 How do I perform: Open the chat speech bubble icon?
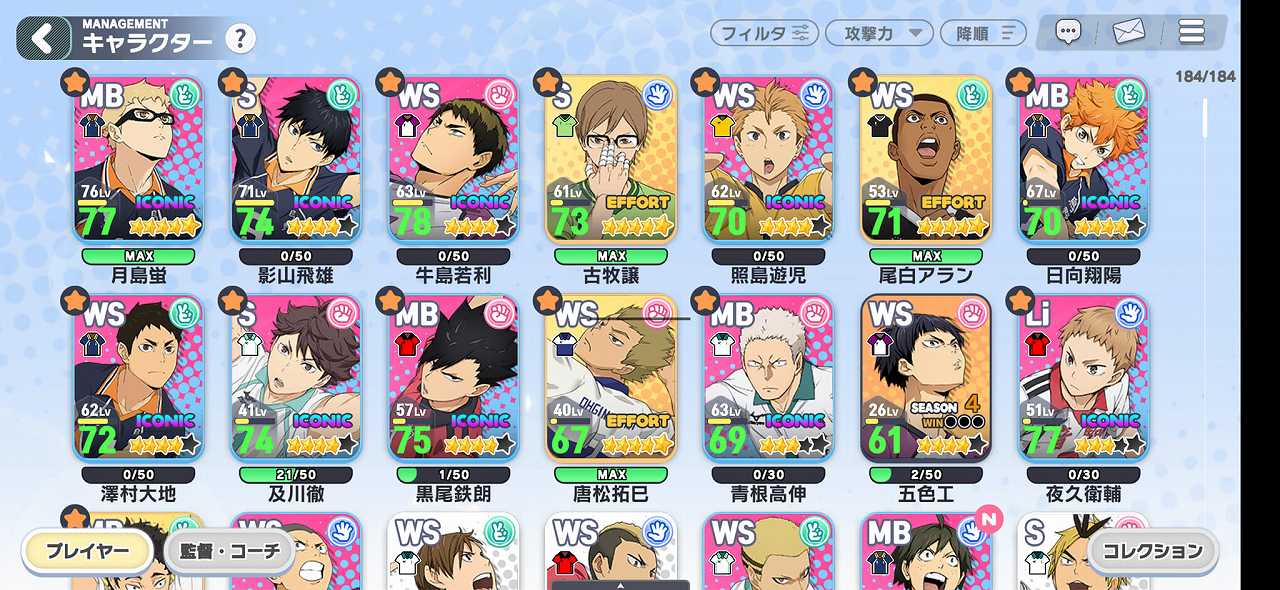(1068, 32)
